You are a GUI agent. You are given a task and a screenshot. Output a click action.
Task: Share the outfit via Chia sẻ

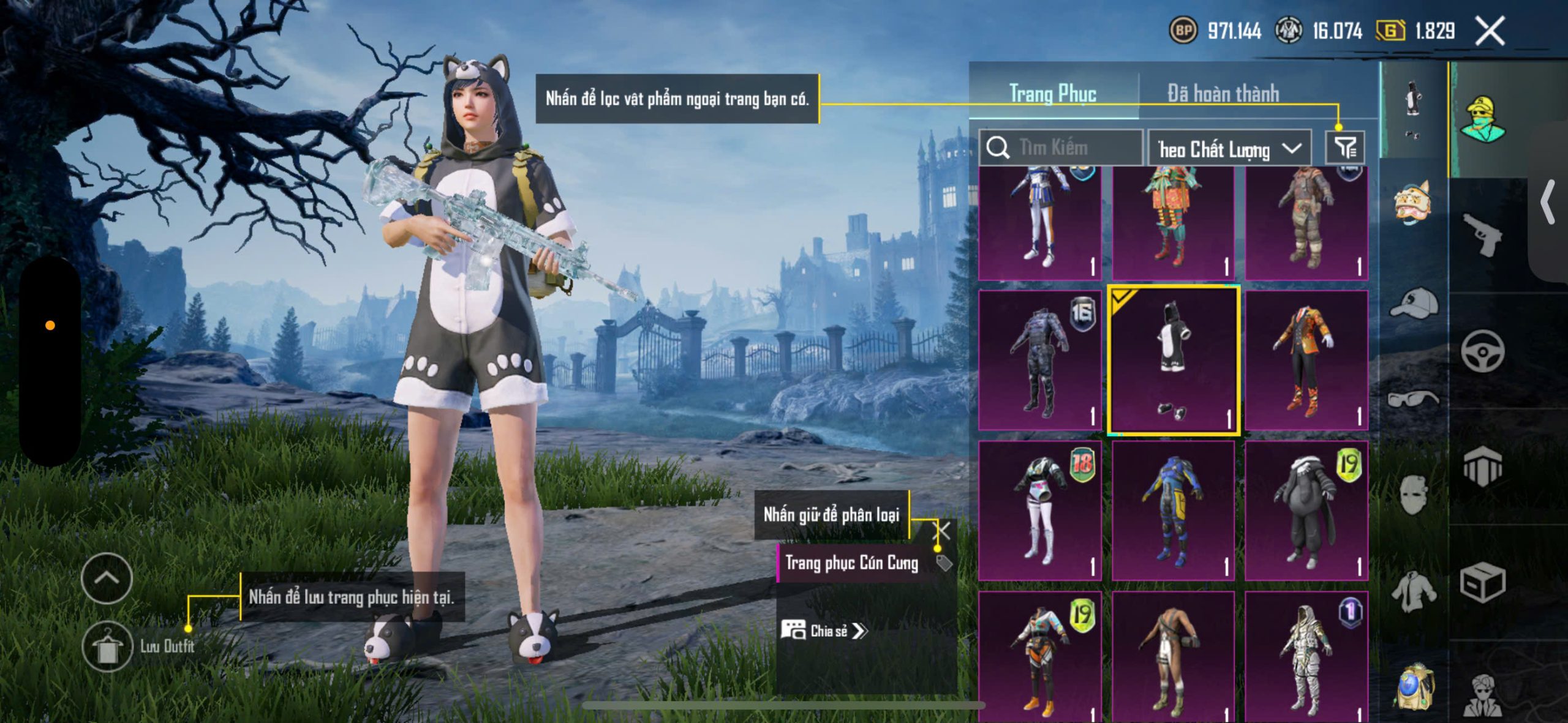click(824, 631)
